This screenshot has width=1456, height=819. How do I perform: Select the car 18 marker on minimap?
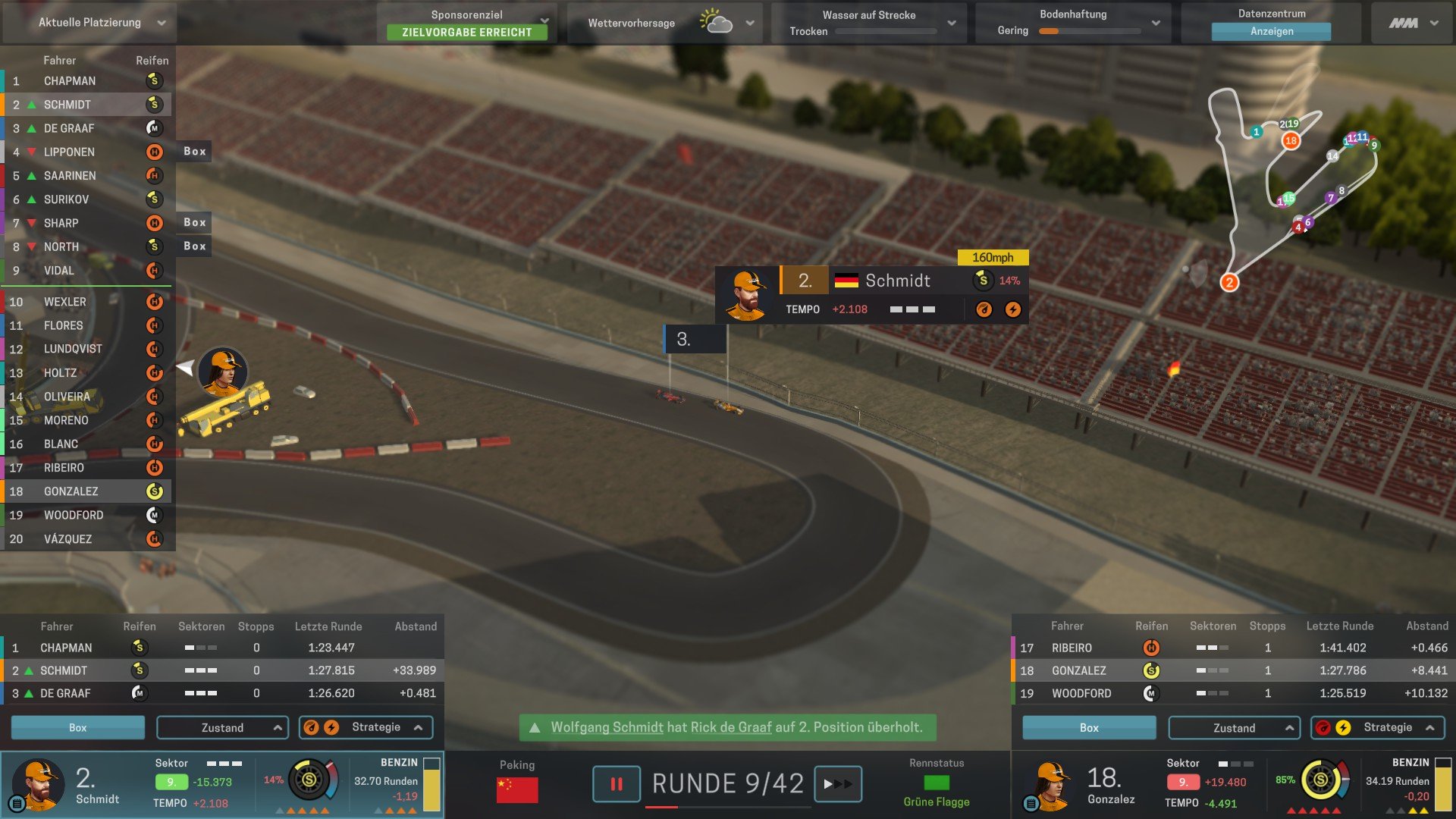tap(1291, 140)
